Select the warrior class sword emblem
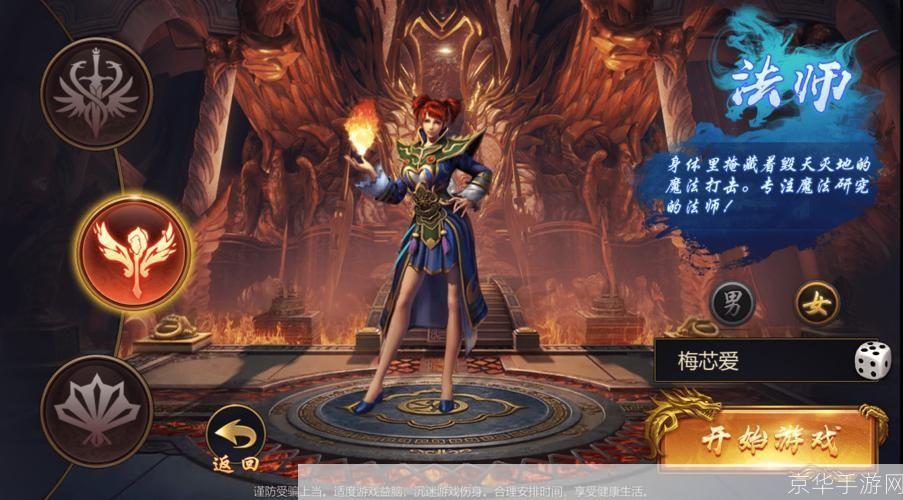This screenshot has height=500, width=903. click(95, 94)
